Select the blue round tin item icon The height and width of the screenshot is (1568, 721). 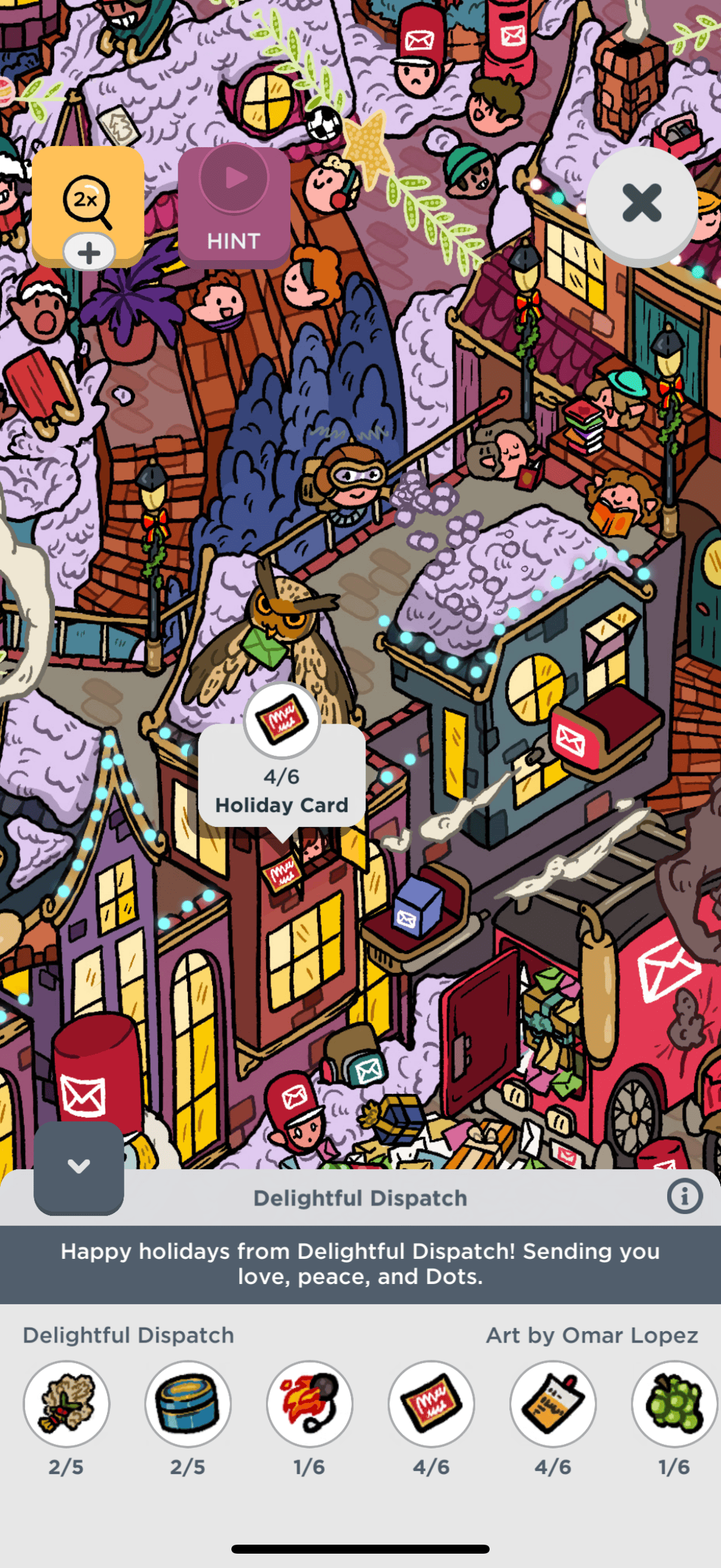click(188, 1403)
